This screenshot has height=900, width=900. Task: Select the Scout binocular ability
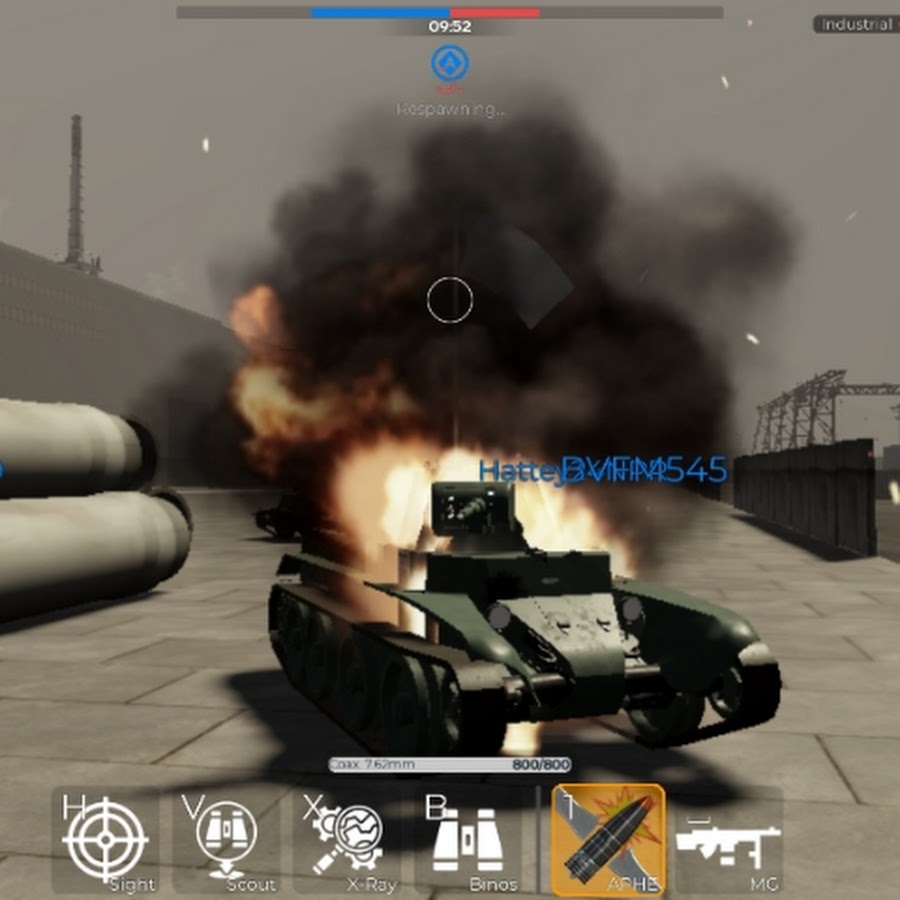tap(226, 840)
